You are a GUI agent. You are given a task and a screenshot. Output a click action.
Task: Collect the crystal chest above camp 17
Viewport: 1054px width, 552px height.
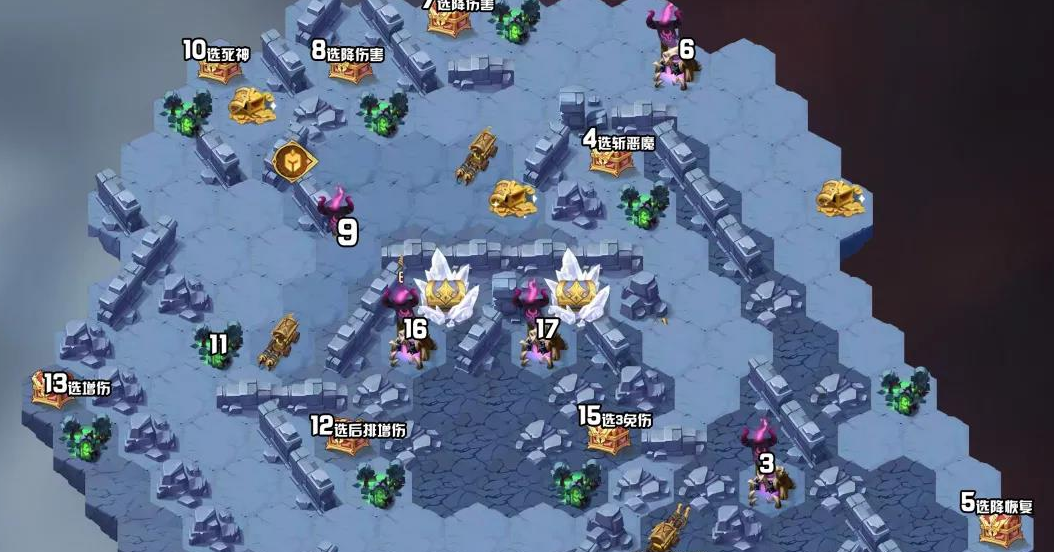(576, 290)
